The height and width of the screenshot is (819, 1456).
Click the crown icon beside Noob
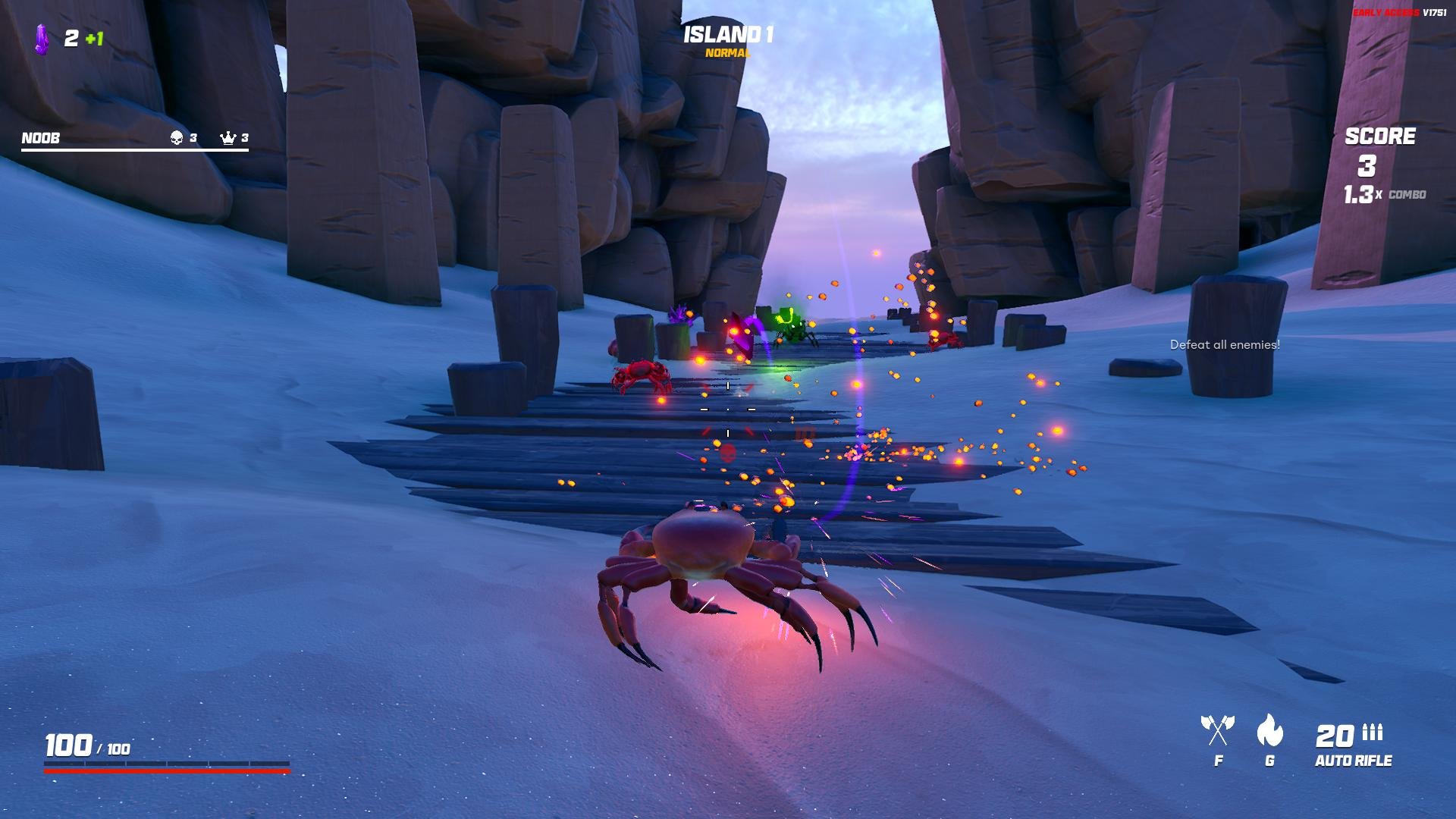click(227, 138)
